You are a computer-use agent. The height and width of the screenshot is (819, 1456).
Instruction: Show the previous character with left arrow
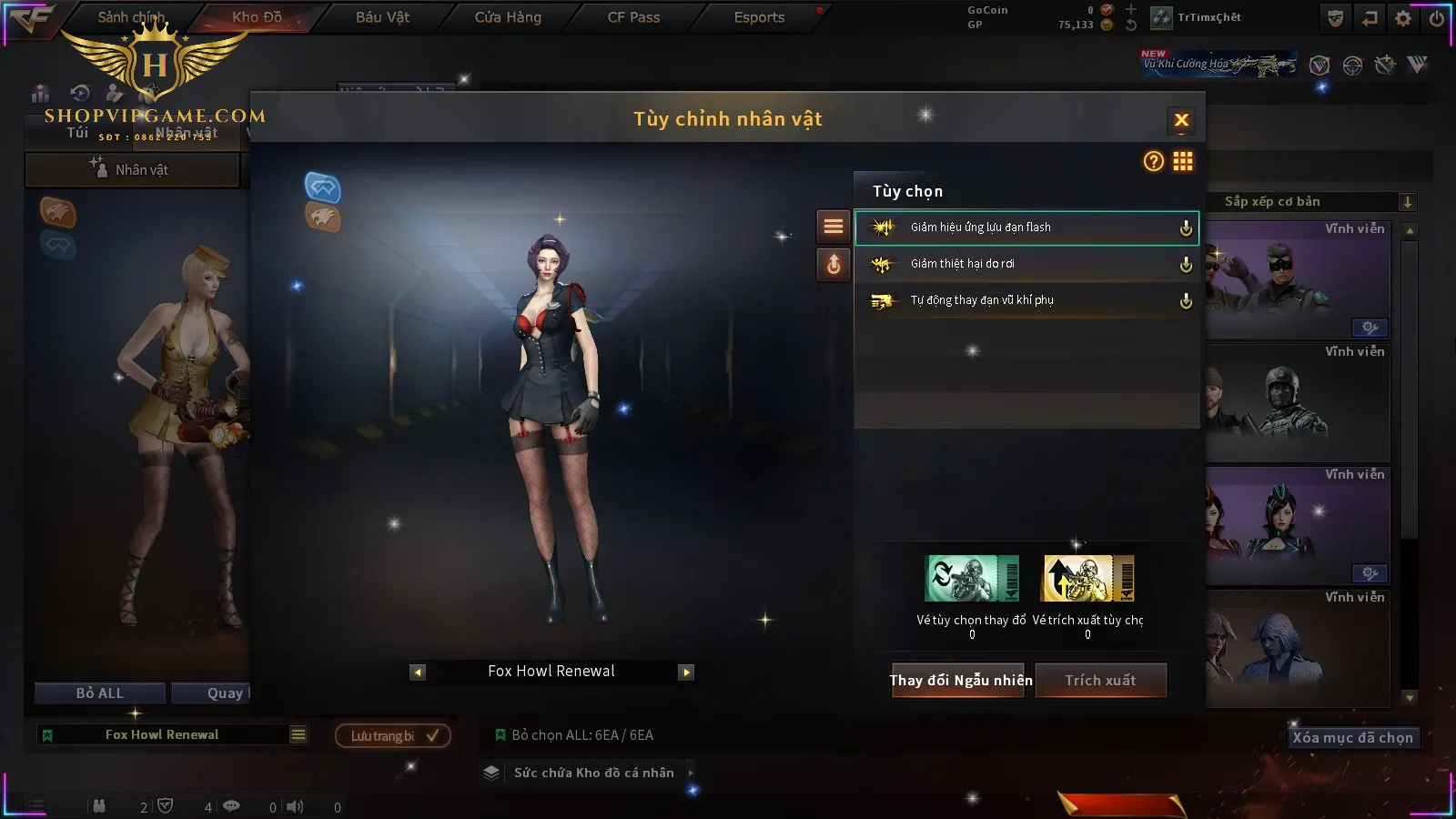coord(418,672)
